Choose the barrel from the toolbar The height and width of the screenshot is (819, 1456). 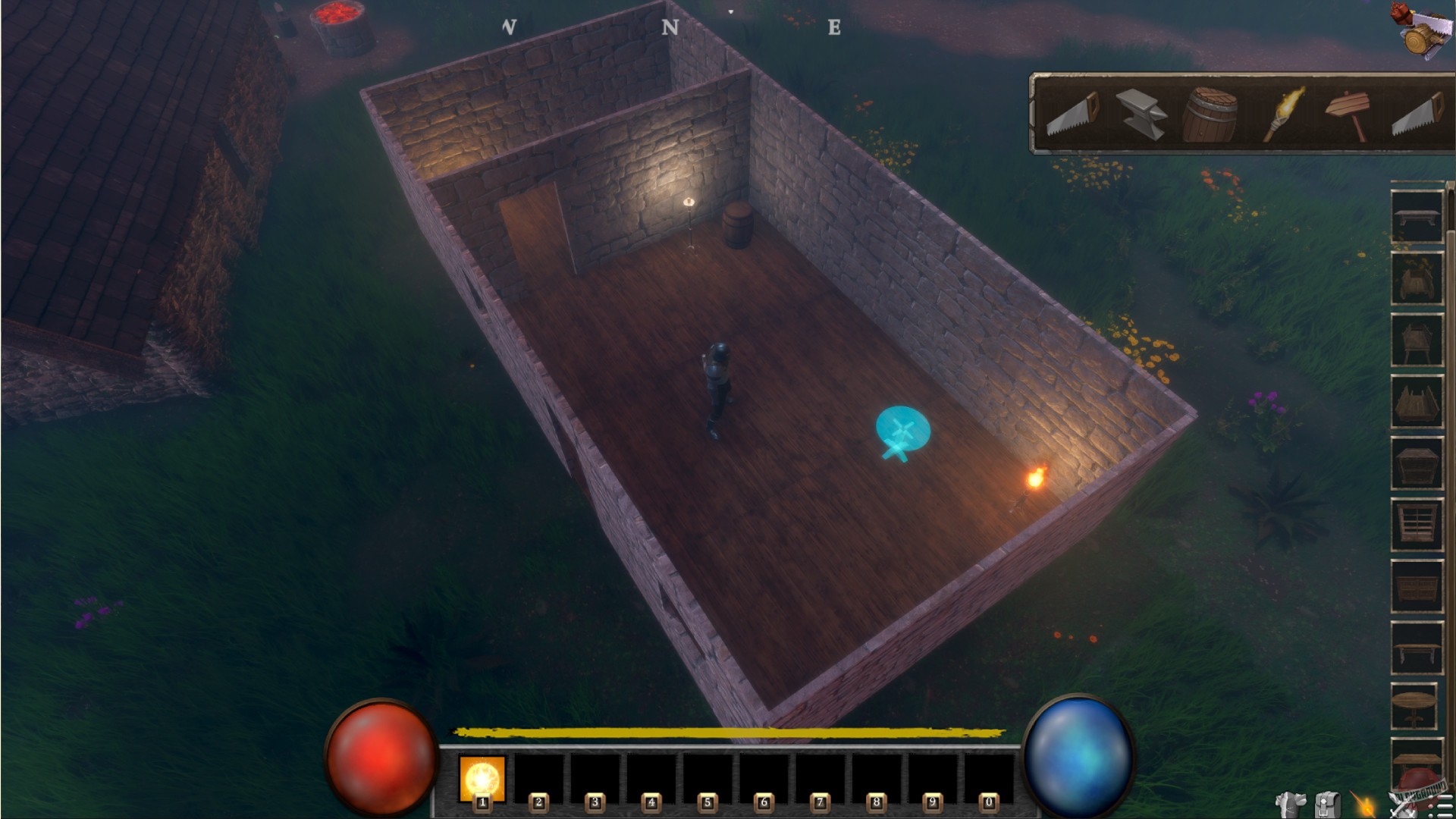pos(1213,114)
